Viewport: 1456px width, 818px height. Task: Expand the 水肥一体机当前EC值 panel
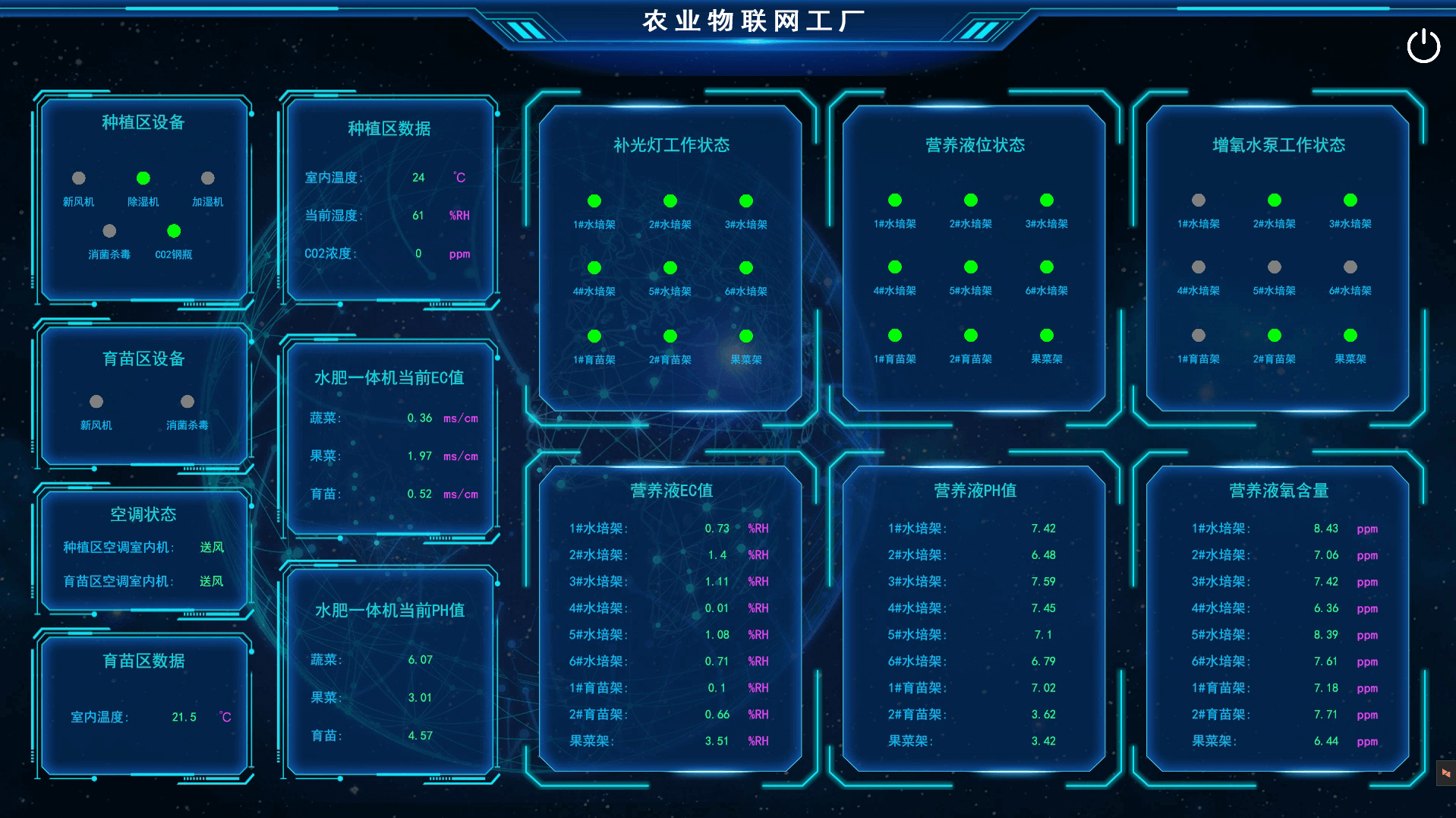[x=389, y=377]
